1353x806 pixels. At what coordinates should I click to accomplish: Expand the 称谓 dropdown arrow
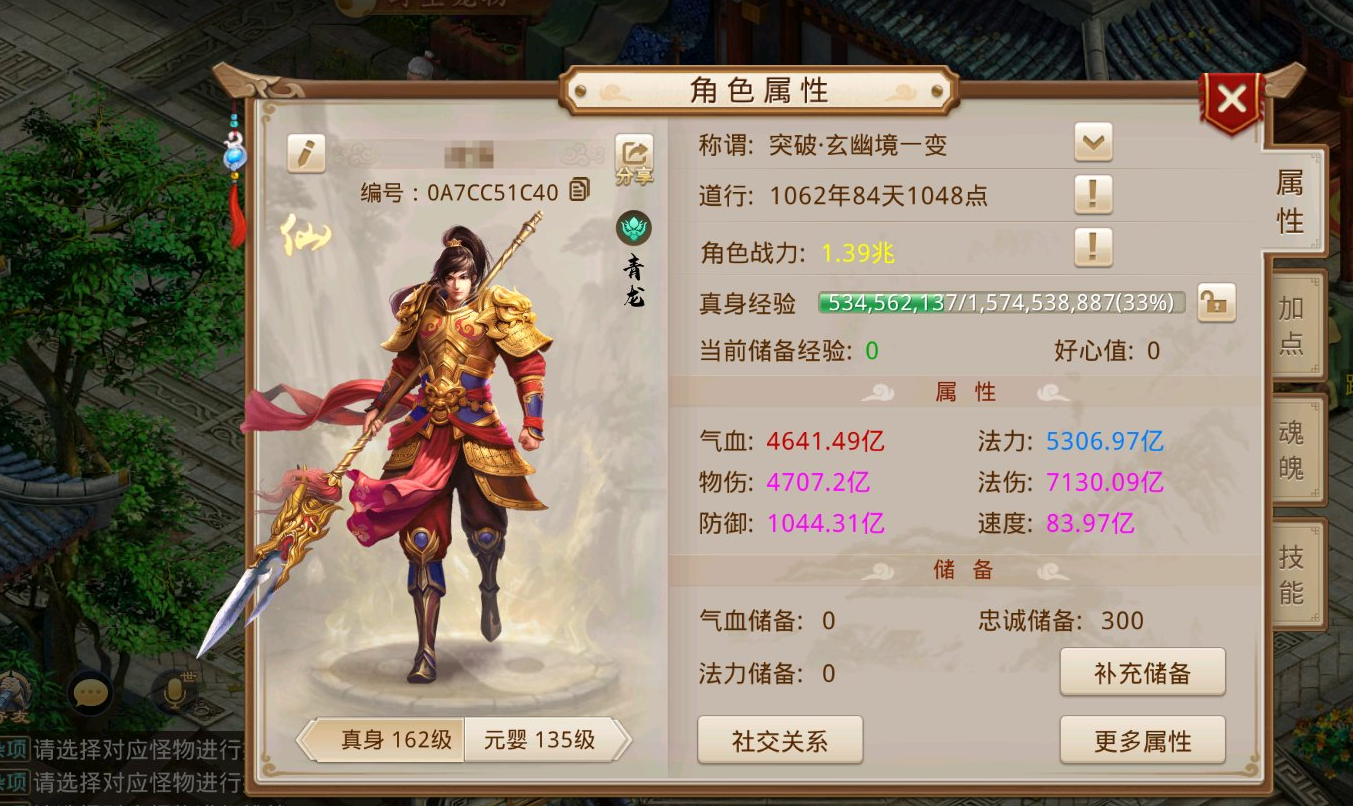click(x=1091, y=142)
